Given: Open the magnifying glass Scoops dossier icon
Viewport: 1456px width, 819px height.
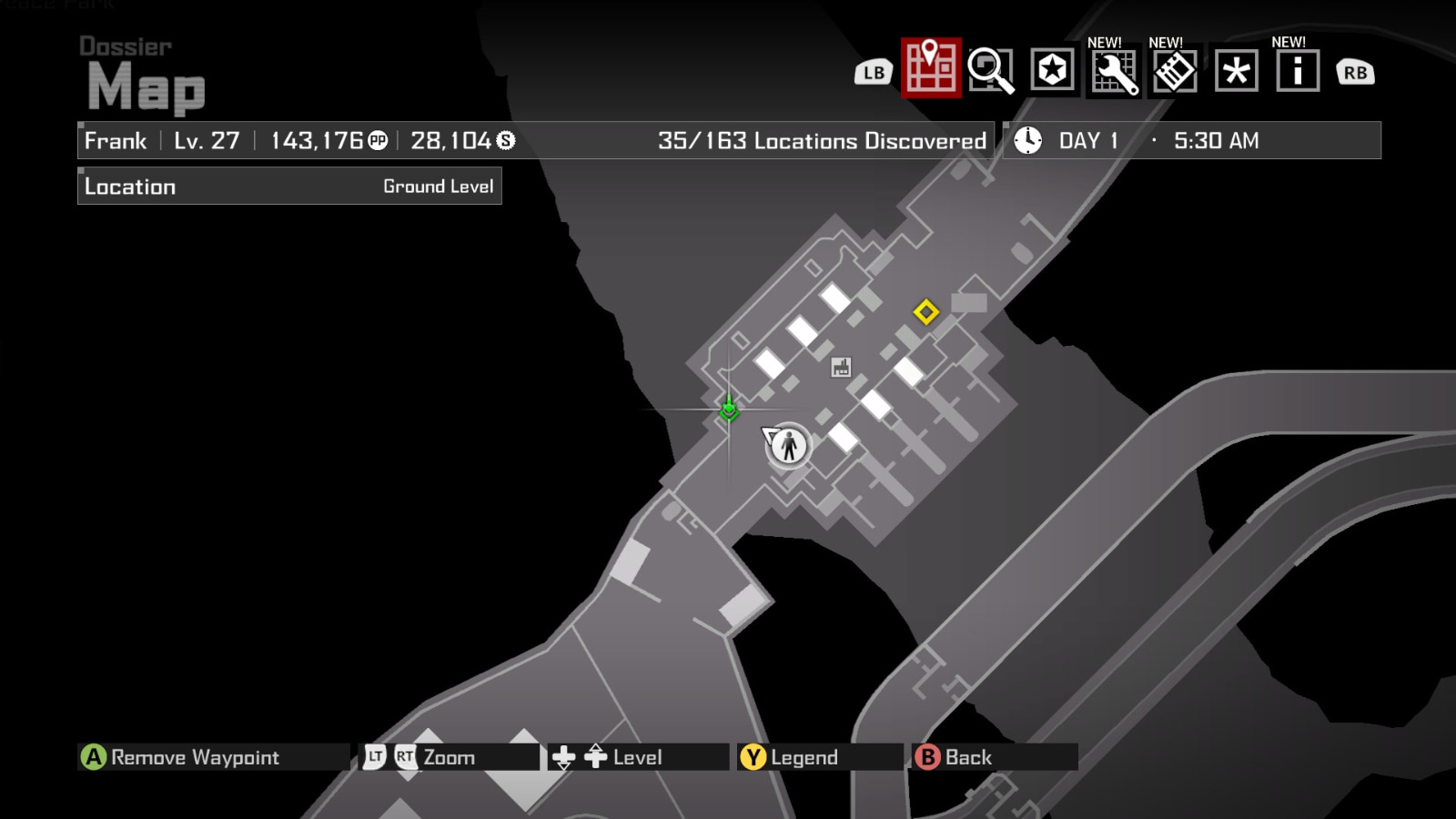Looking at the screenshot, I should (x=991, y=69).
